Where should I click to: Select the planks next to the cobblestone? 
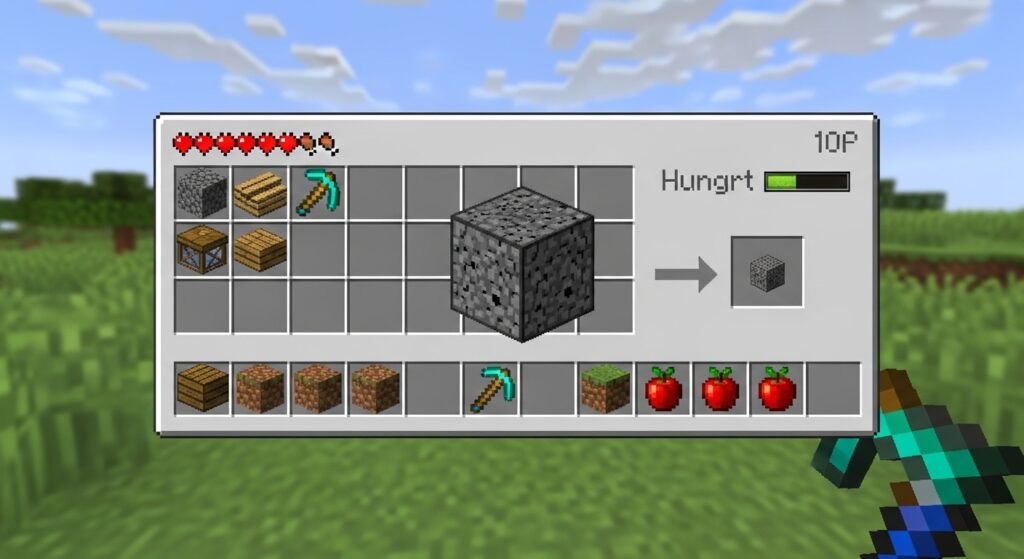pyautogui.click(x=260, y=193)
